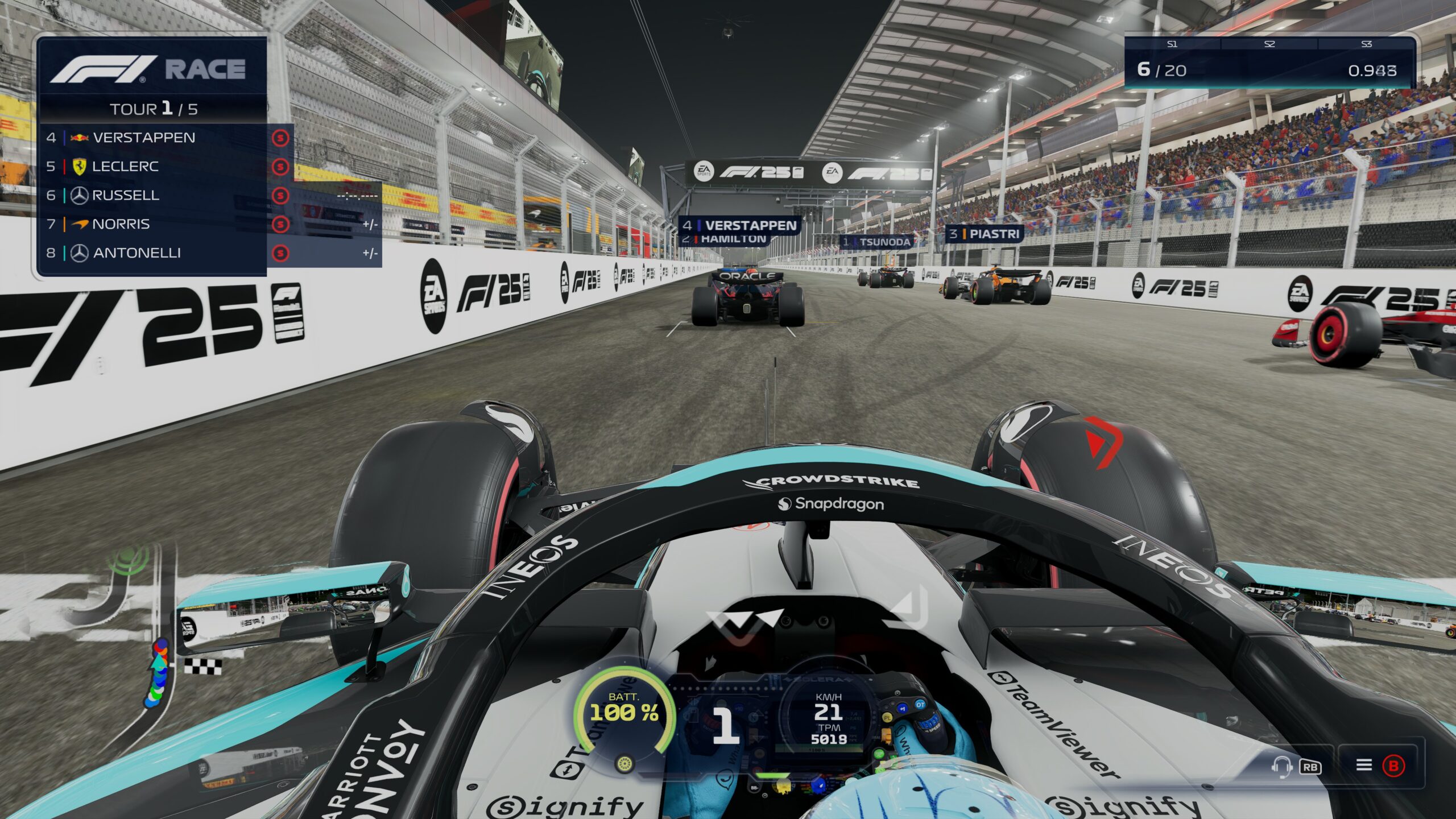The height and width of the screenshot is (819, 1456).
Task: Open the three-line menu icon
Action: [1364, 765]
